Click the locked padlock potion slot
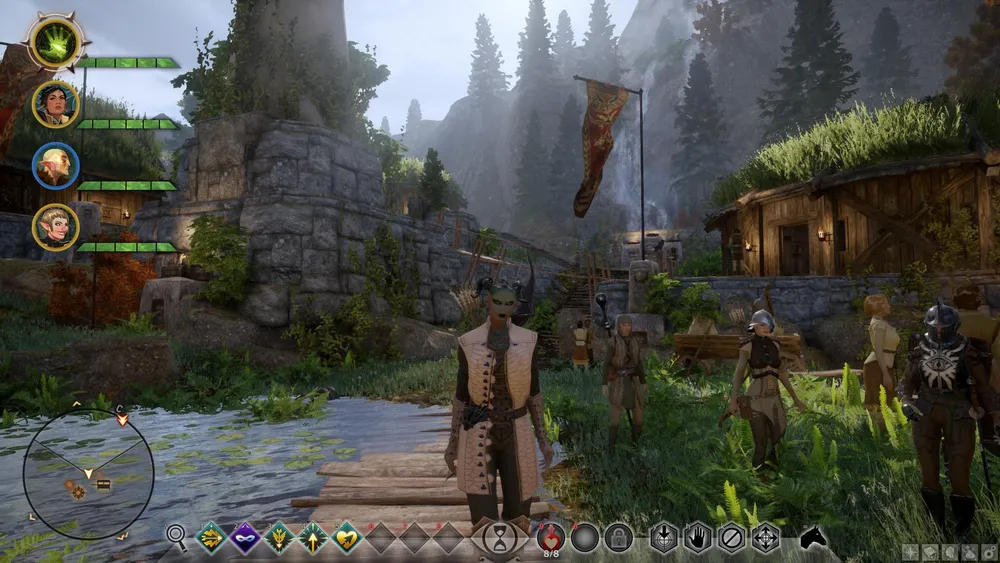1000x563 pixels. 618,538
